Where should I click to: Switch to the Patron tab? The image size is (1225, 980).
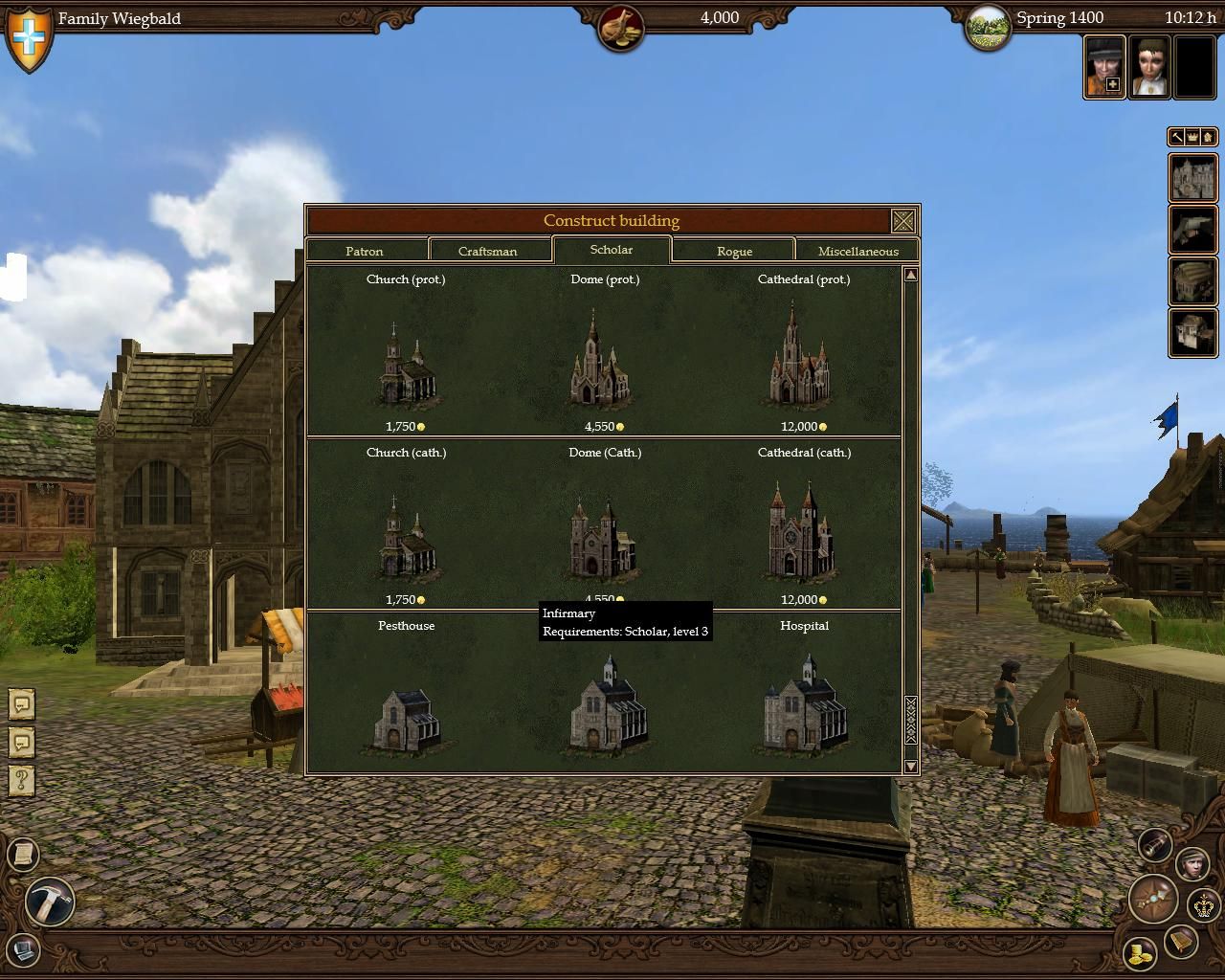point(365,251)
